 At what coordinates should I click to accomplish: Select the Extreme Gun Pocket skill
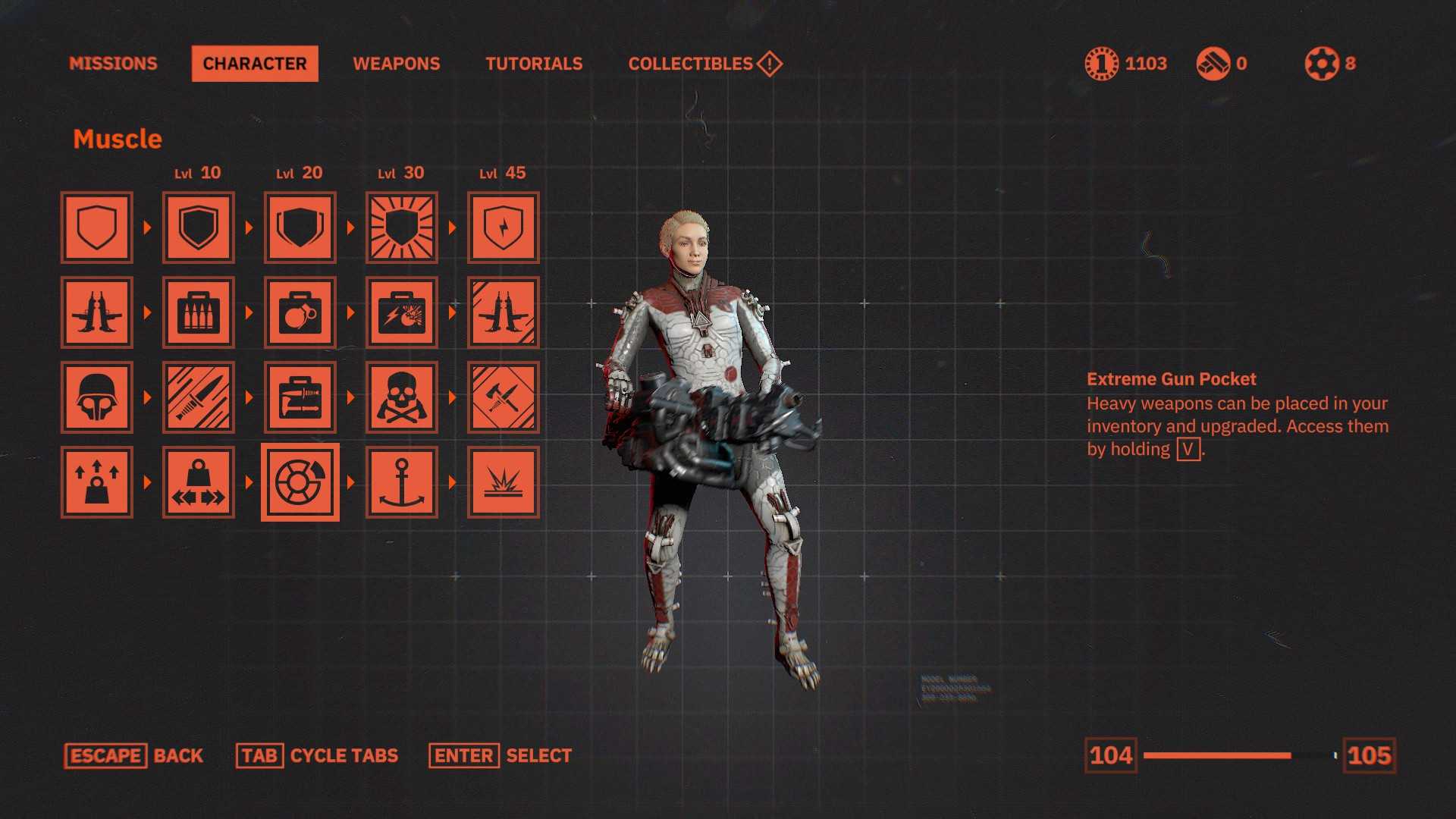tap(300, 482)
